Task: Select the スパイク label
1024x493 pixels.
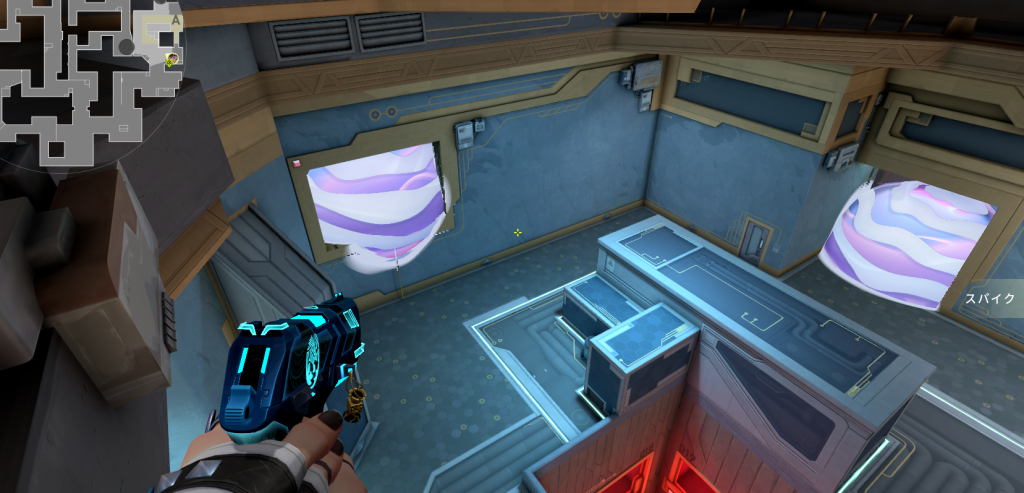Action: pos(989,298)
